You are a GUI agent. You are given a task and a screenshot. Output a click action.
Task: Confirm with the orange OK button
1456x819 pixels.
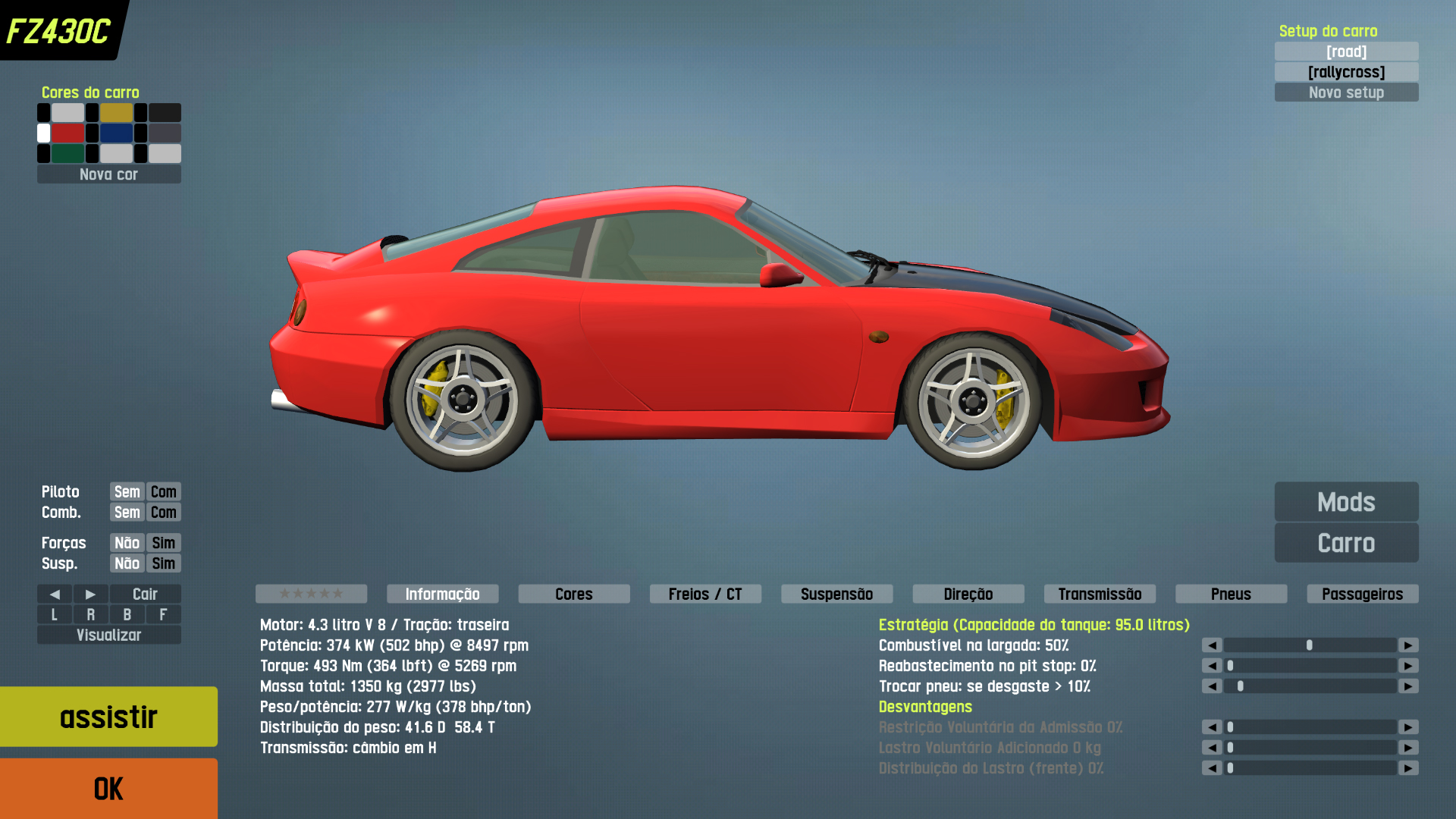click(x=108, y=789)
